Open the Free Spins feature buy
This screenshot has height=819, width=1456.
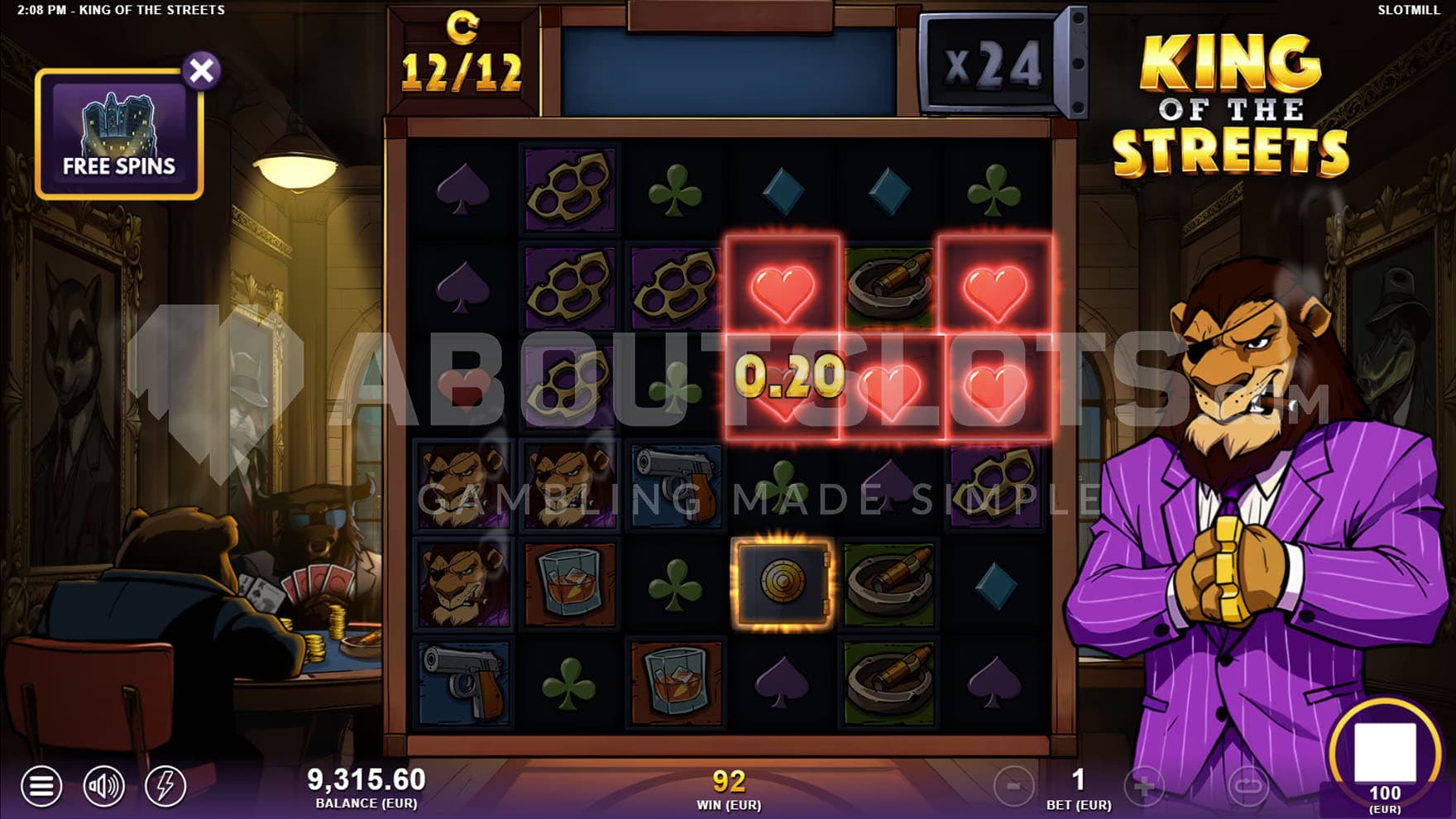pyautogui.click(x=119, y=136)
